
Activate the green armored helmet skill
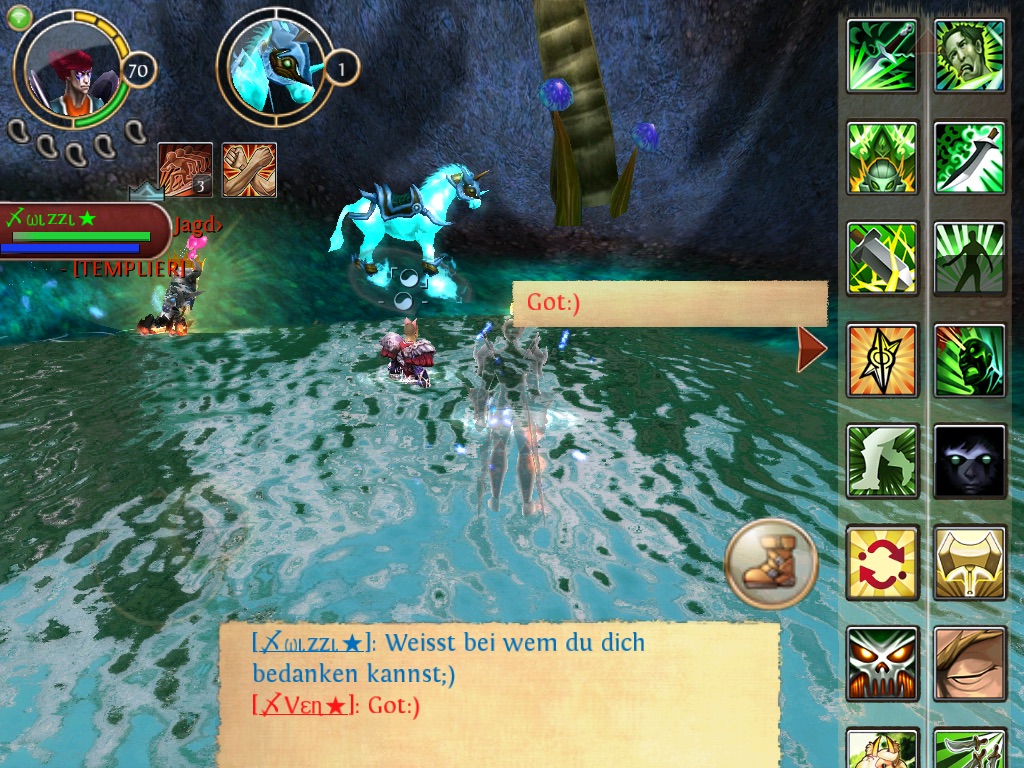[882, 157]
